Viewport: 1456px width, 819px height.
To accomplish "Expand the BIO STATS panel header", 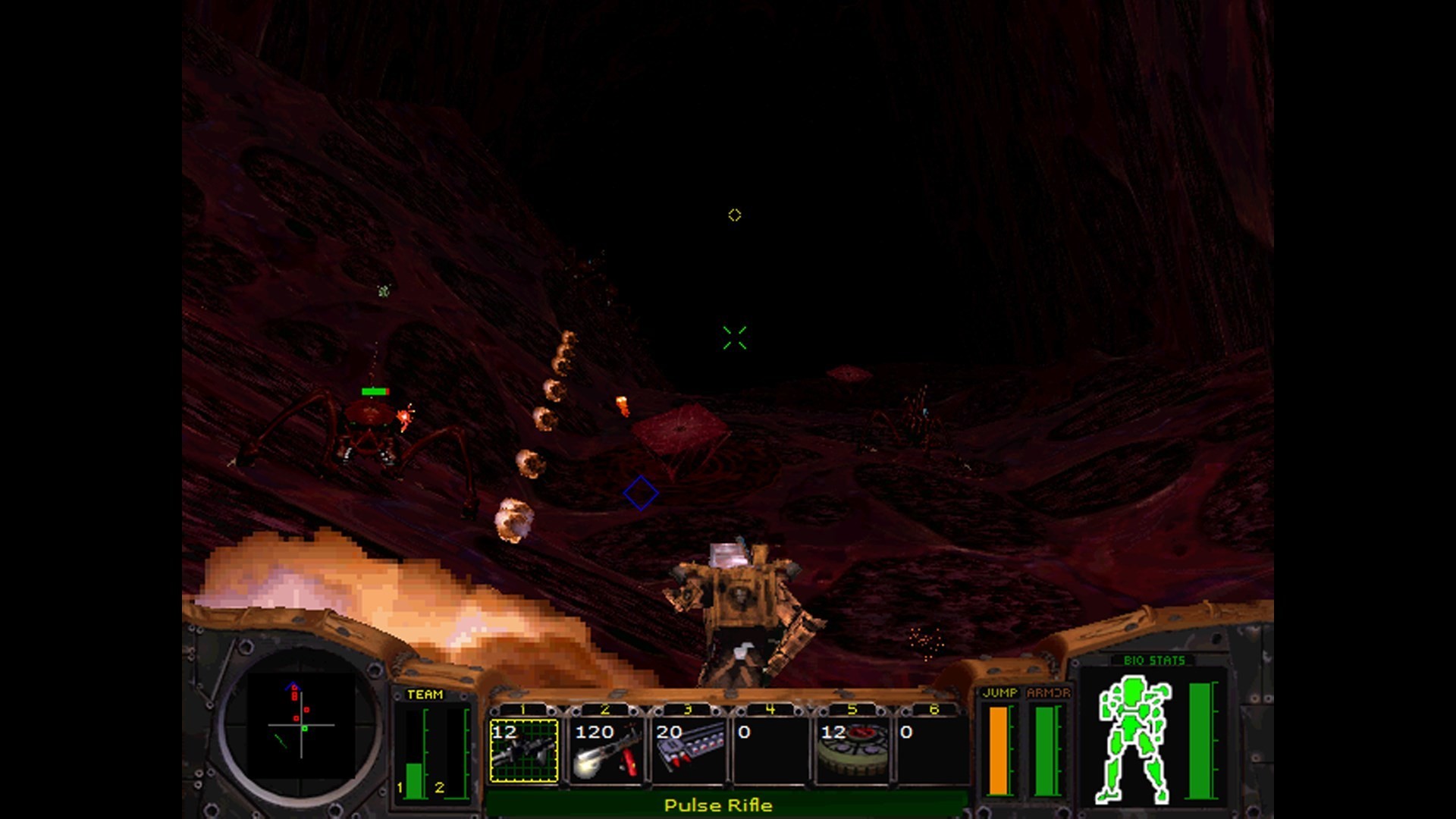I will (x=1155, y=660).
